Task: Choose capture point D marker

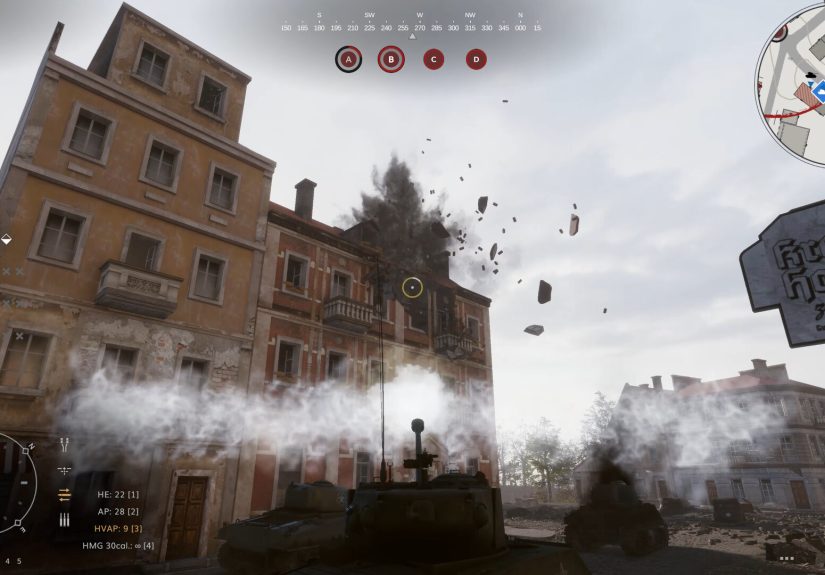Action: pos(476,59)
